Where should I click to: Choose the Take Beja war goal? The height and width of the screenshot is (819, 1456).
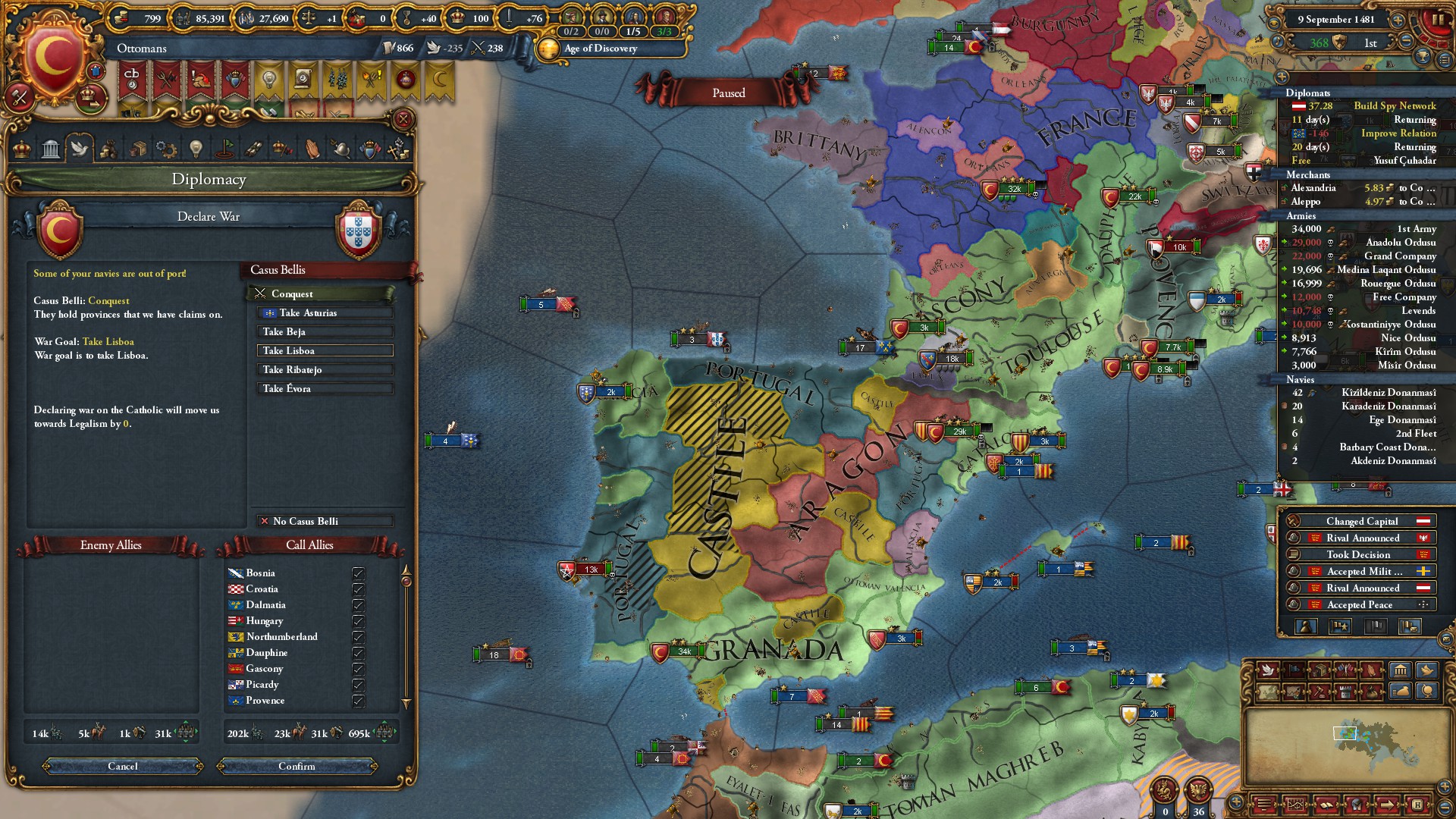325,331
